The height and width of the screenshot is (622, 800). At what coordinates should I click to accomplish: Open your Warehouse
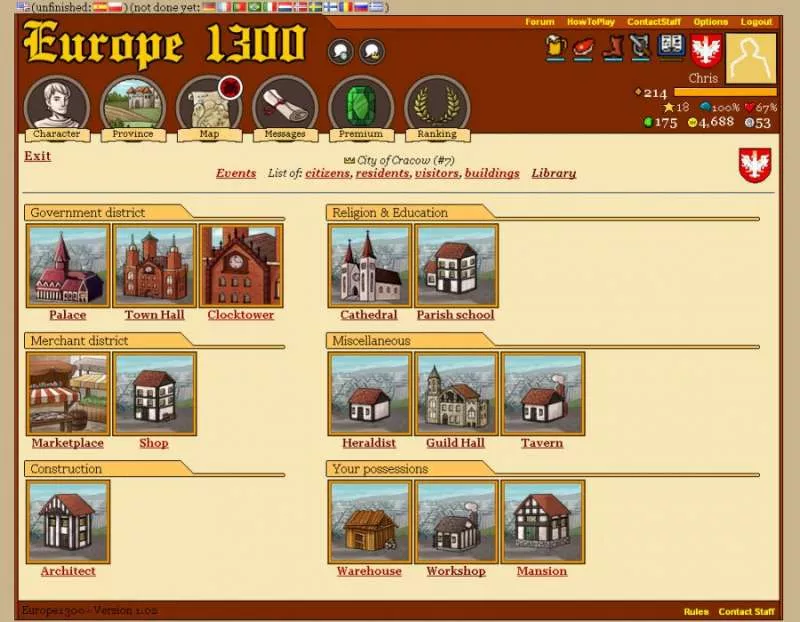pos(369,522)
